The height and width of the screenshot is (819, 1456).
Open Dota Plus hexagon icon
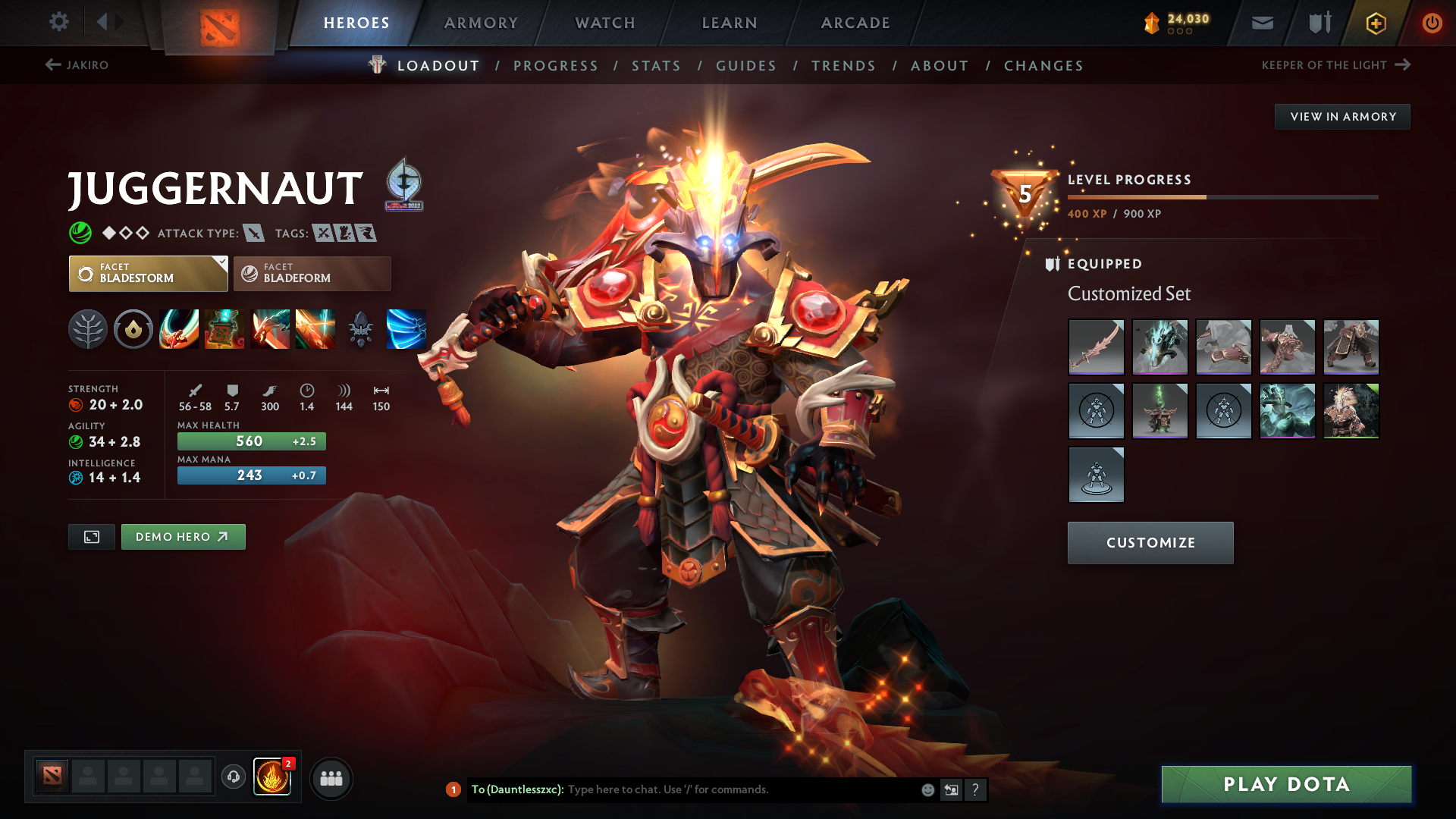(x=1375, y=23)
